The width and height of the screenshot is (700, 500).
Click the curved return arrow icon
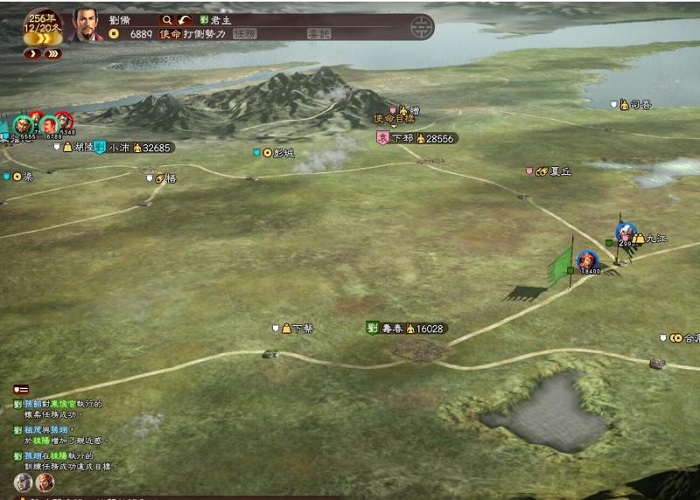[184, 19]
